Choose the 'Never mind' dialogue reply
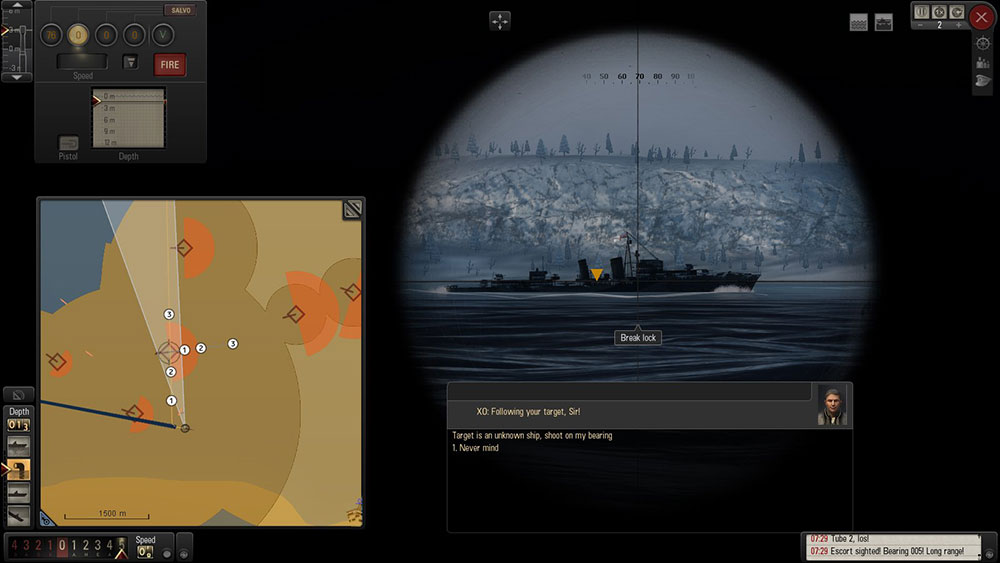The image size is (1000, 563). pos(475,448)
